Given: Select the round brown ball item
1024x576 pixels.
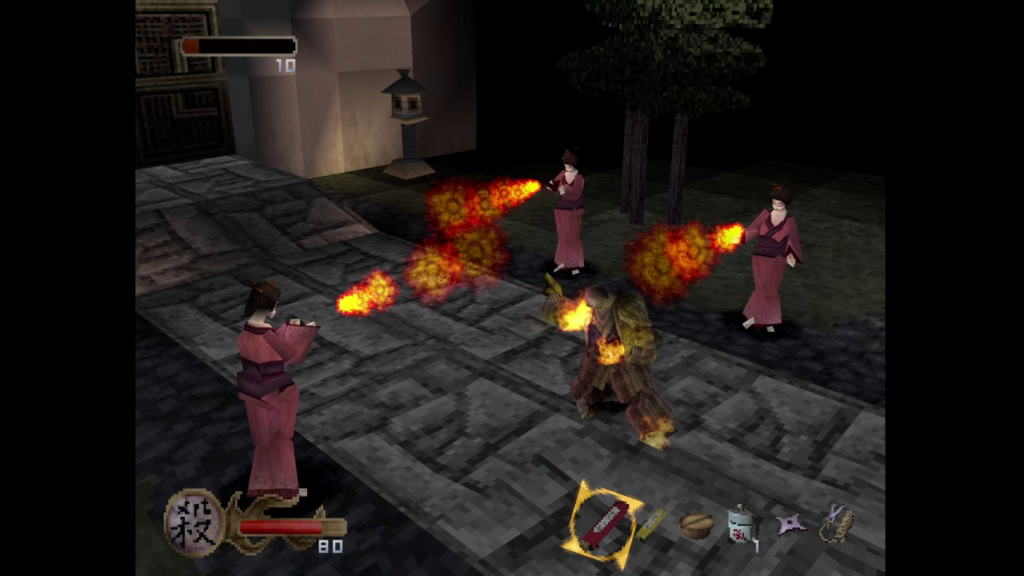Looking at the screenshot, I should pos(696,526).
